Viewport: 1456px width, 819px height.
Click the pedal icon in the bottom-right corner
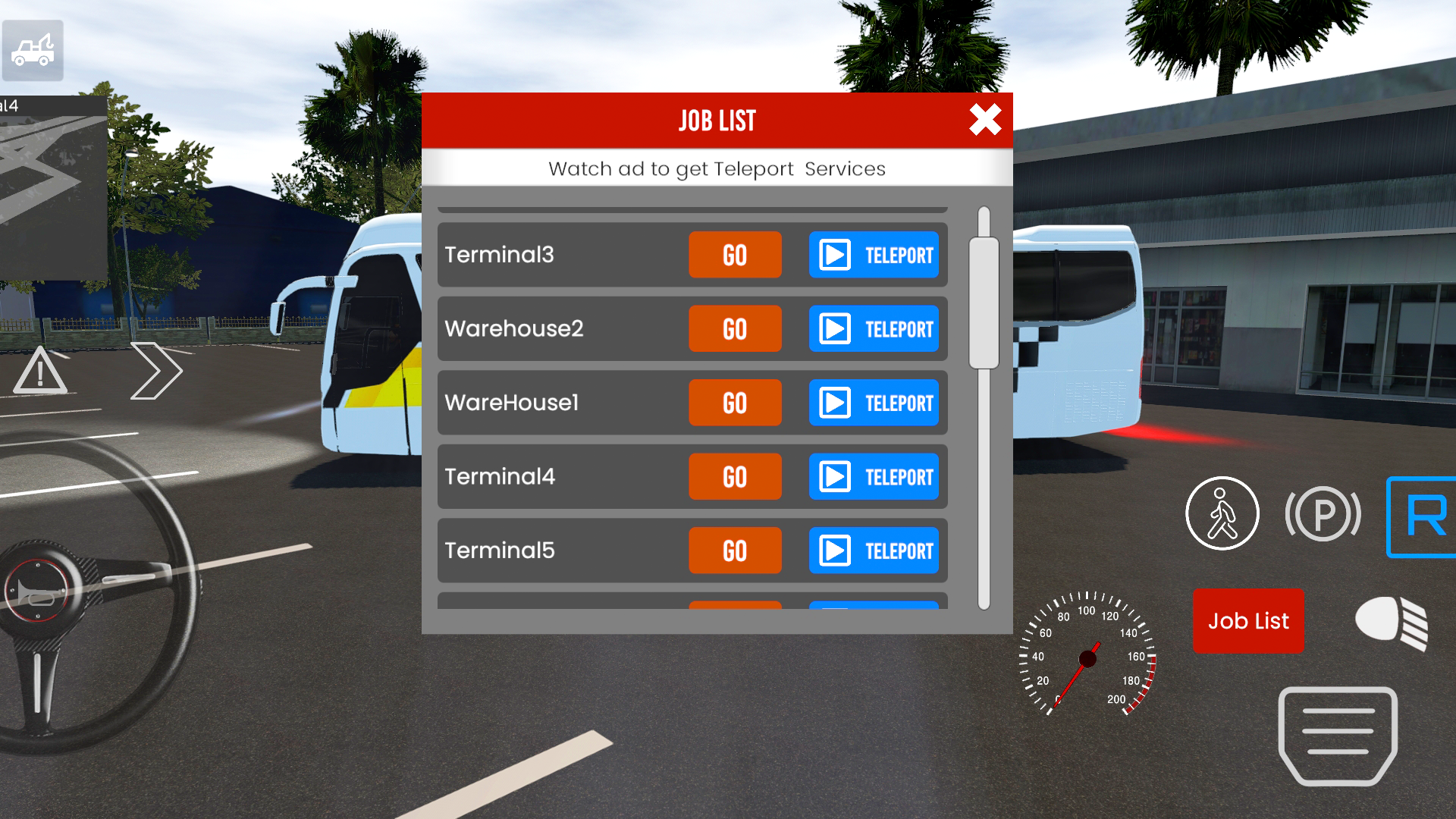1337,736
